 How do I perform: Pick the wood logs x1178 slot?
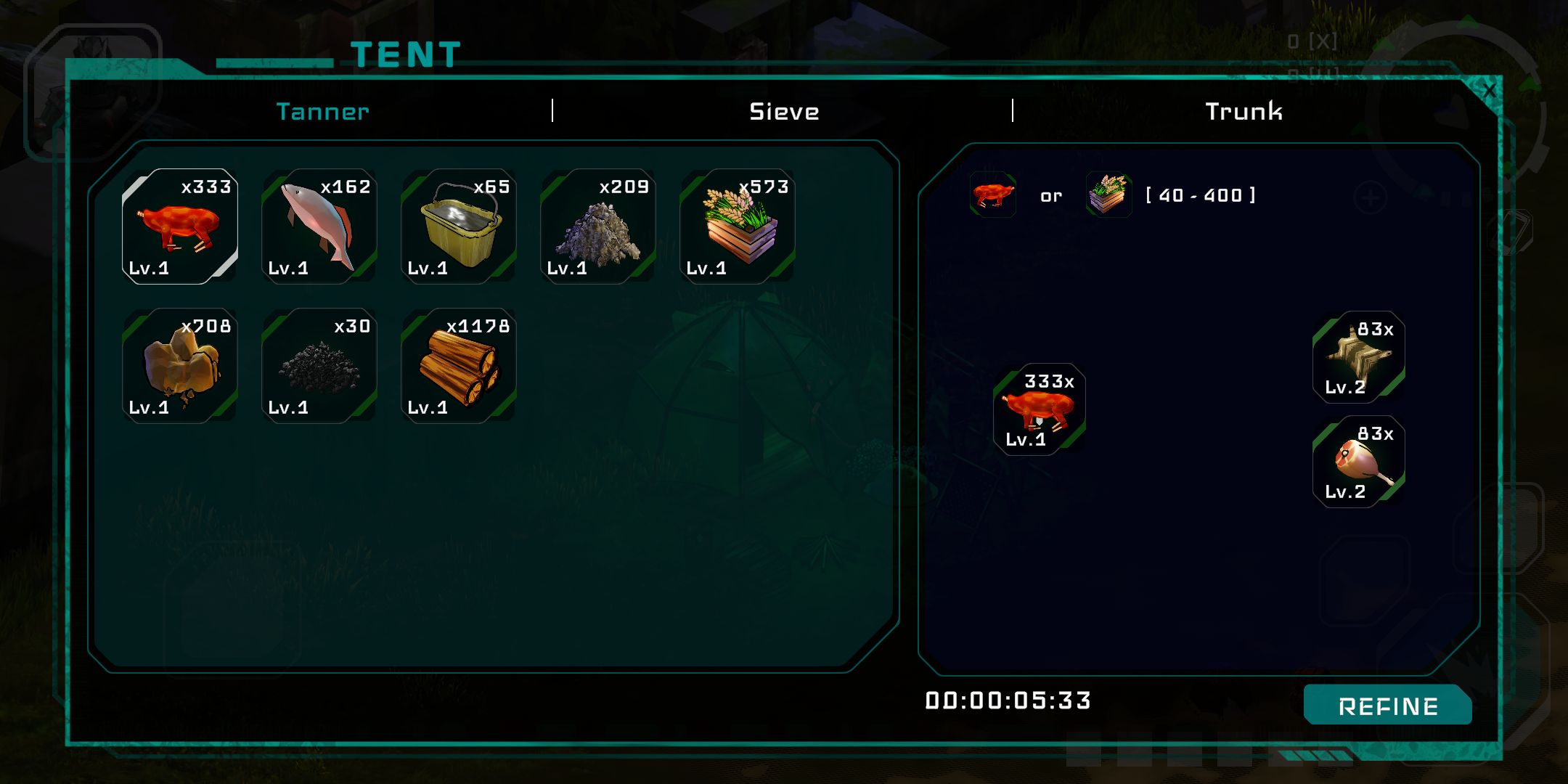pos(458,366)
